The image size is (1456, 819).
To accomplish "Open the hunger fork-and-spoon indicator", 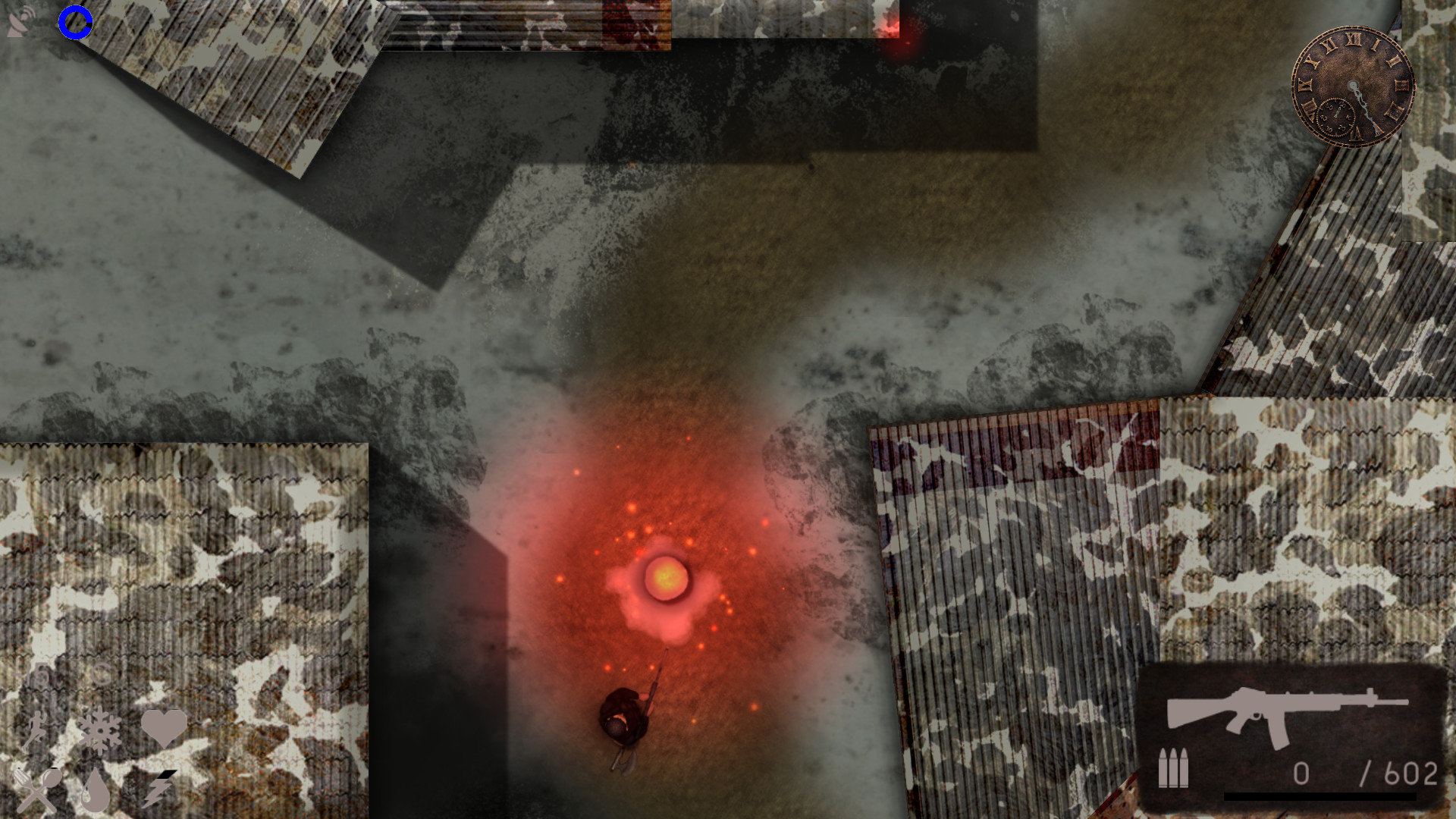I will tap(37, 791).
